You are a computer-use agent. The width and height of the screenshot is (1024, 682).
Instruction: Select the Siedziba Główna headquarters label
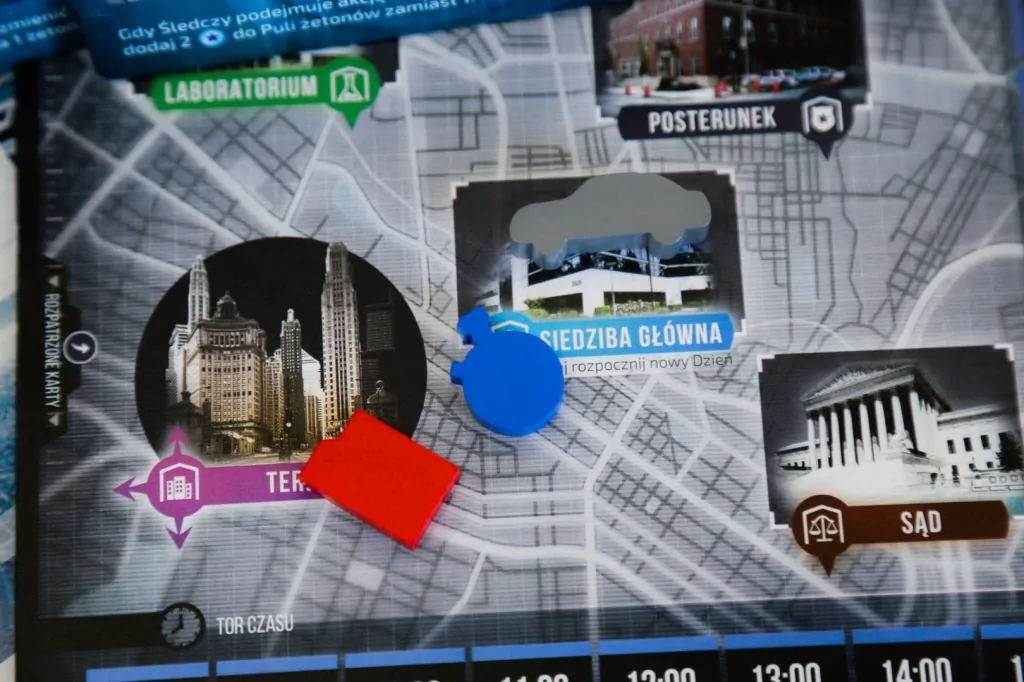pyautogui.click(x=630, y=332)
